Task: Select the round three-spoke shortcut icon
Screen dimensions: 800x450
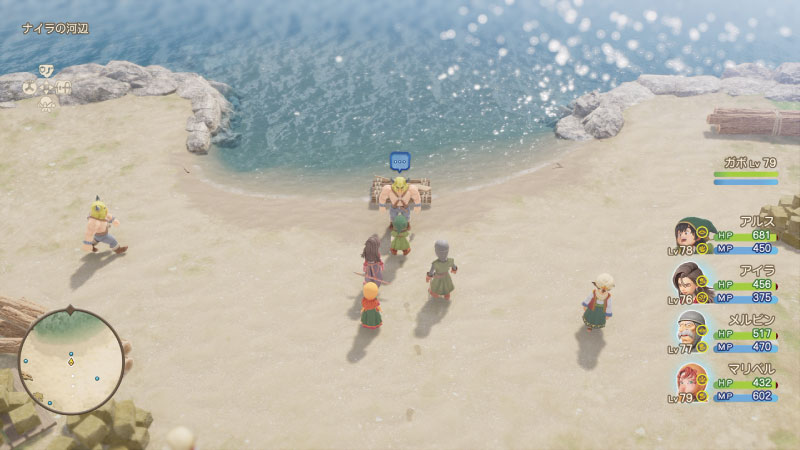Action: tap(29, 88)
